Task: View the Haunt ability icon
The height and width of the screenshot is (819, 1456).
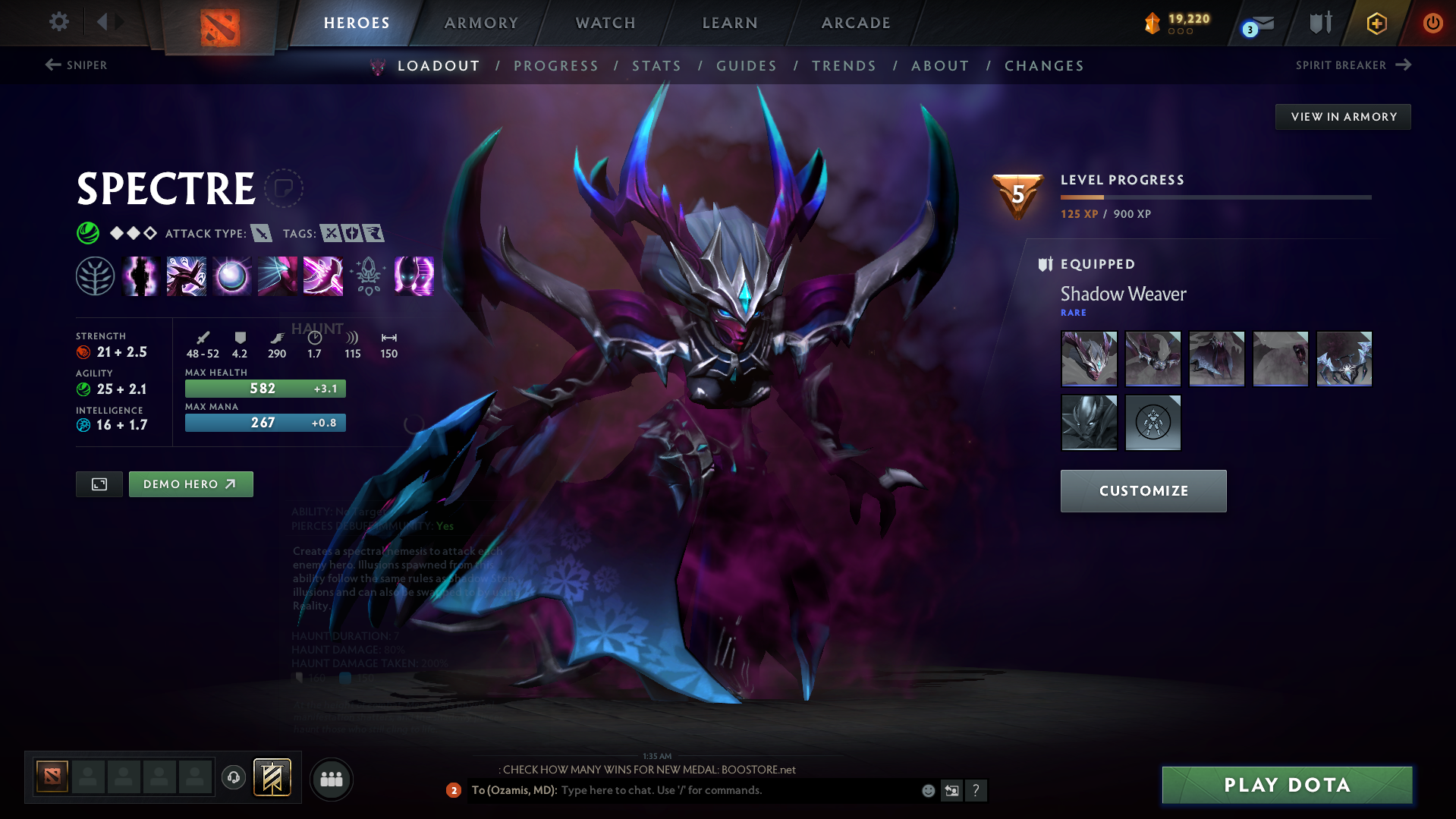Action: [x=414, y=276]
